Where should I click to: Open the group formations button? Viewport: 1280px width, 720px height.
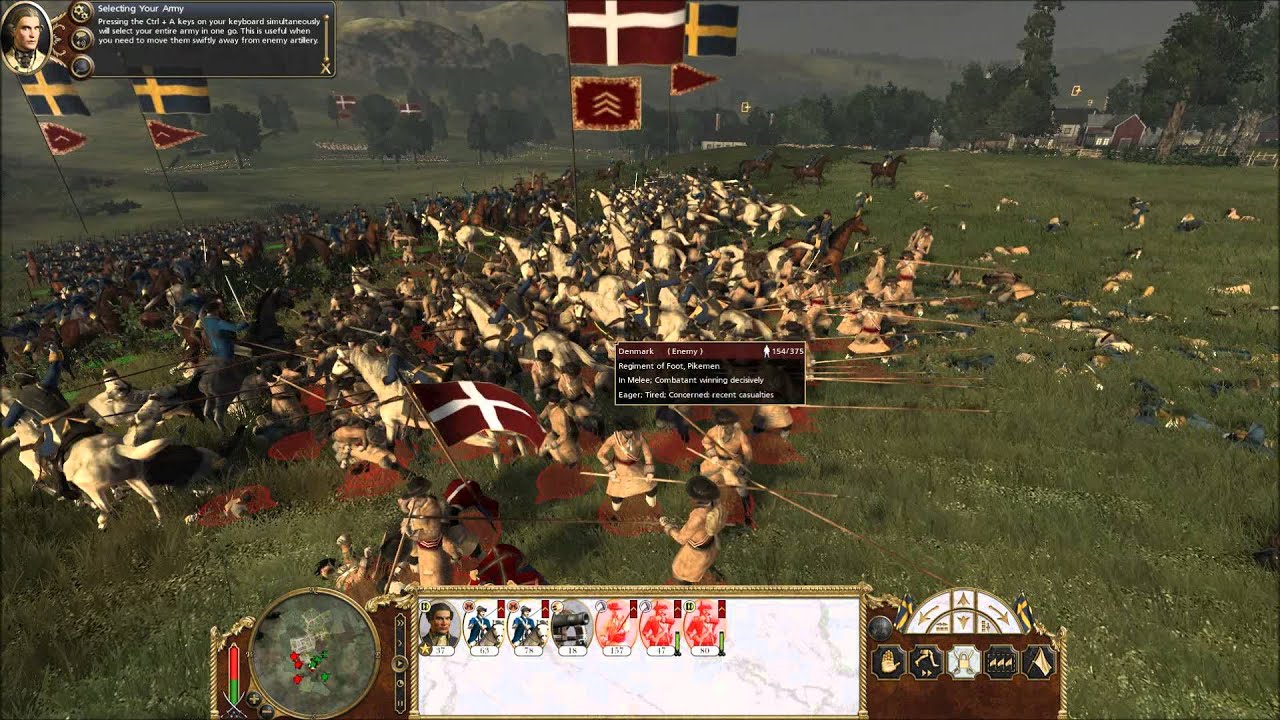tap(1001, 662)
